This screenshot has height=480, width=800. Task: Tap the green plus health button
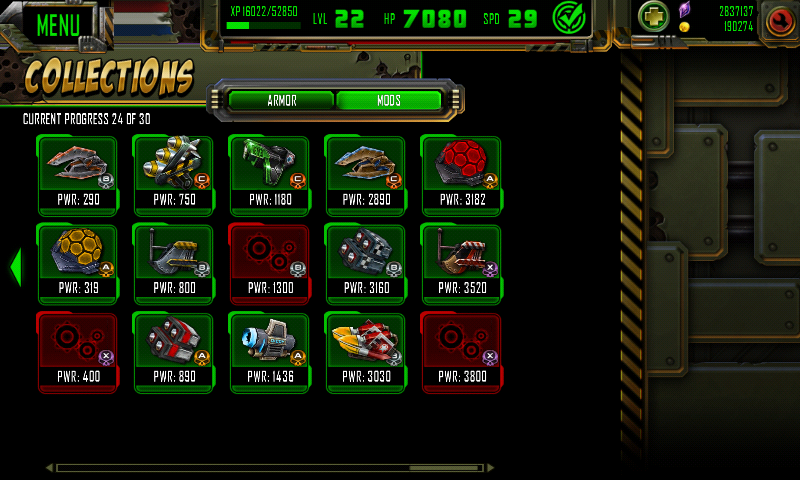pyautogui.click(x=654, y=18)
